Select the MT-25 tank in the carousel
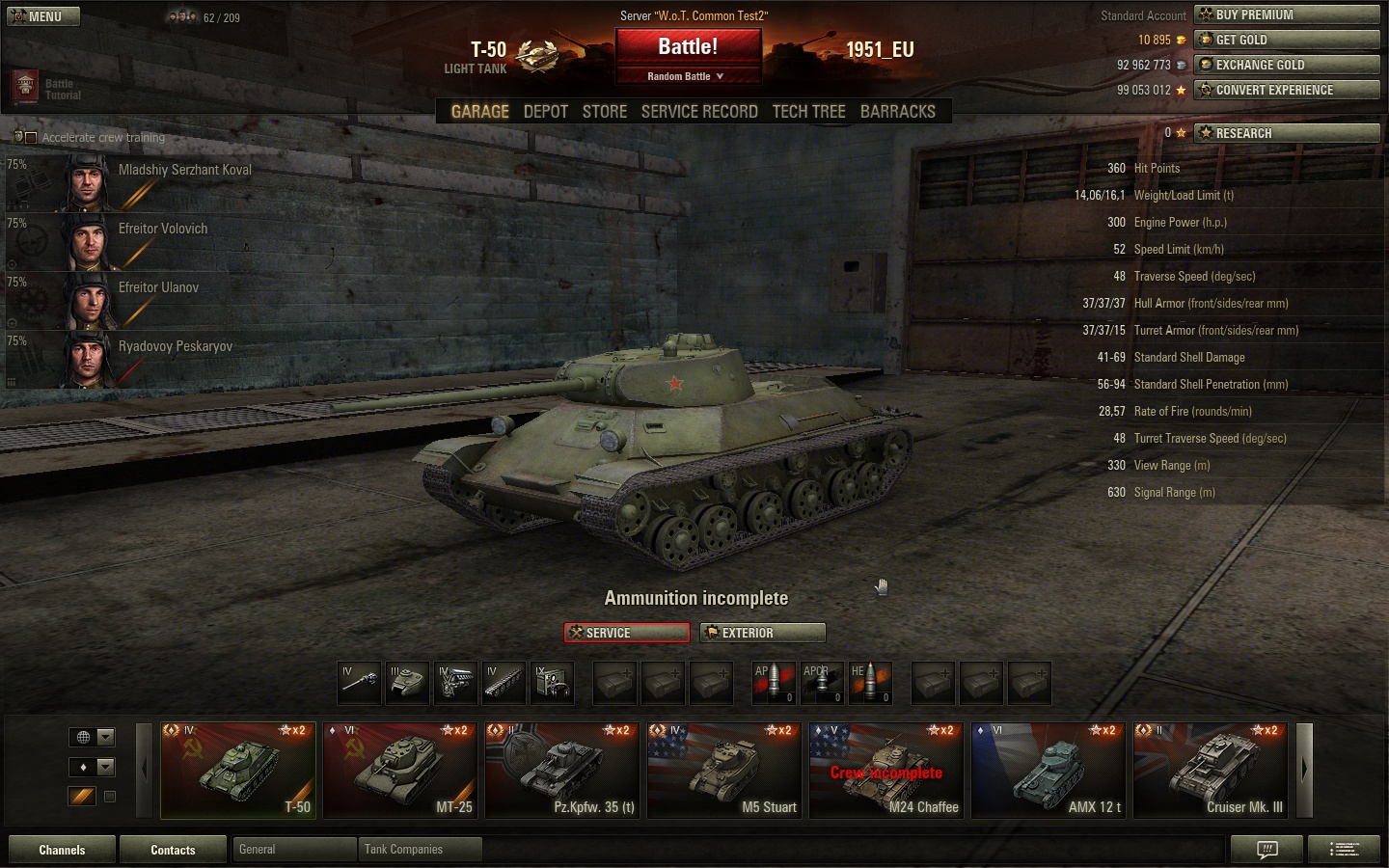 tap(399, 770)
